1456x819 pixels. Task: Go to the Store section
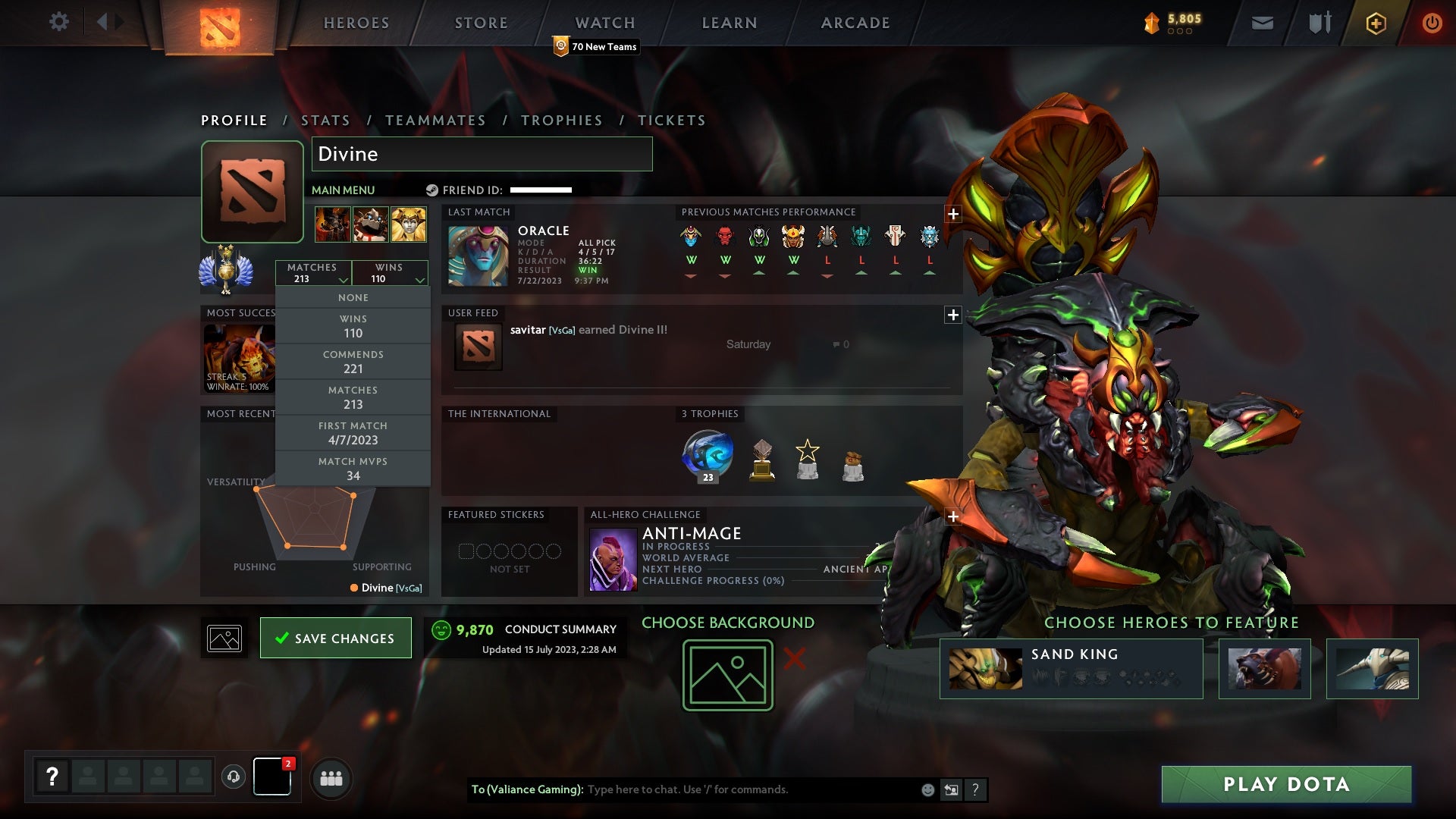(482, 23)
